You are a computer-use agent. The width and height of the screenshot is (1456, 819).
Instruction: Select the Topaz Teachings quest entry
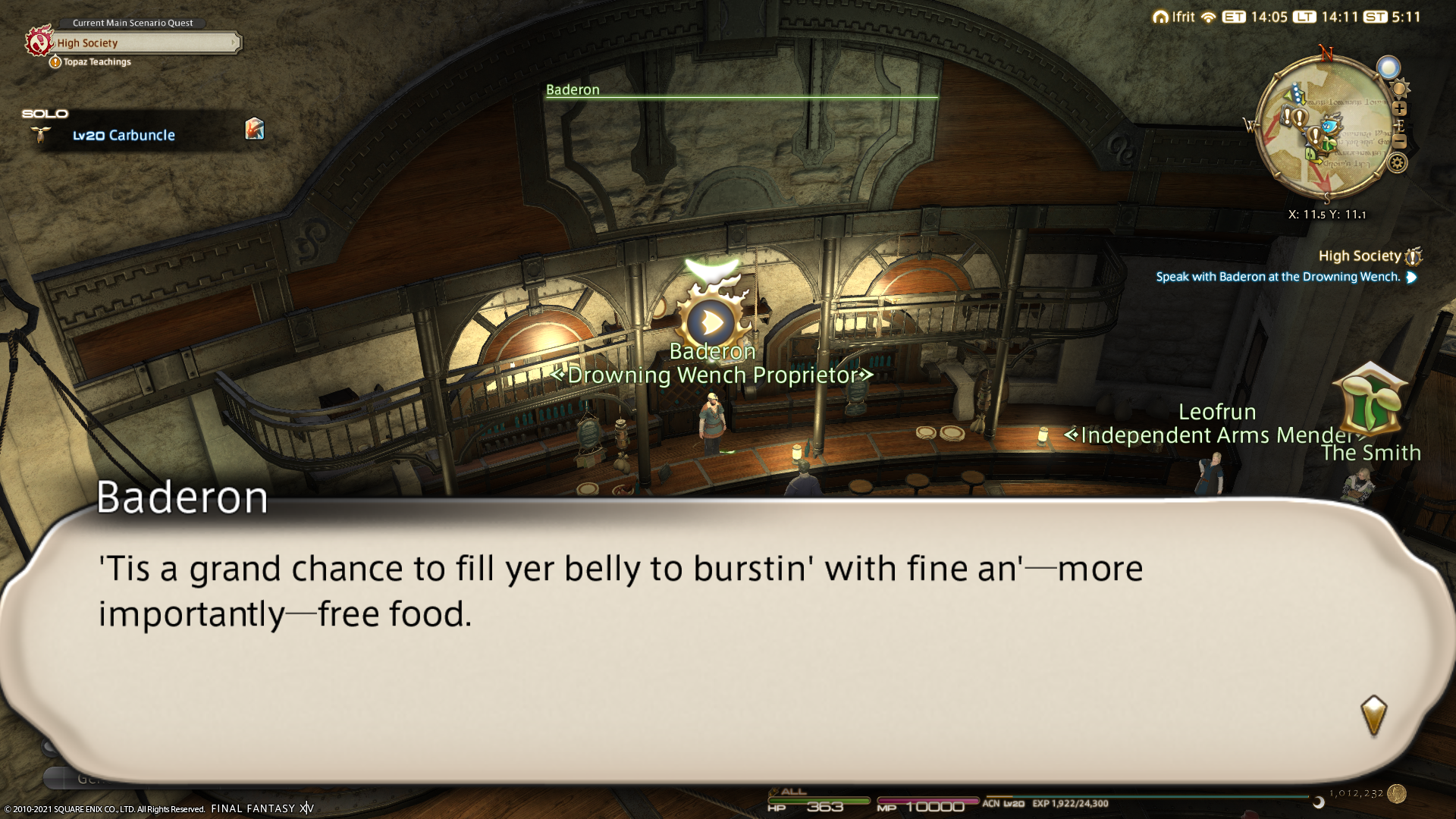point(96,62)
